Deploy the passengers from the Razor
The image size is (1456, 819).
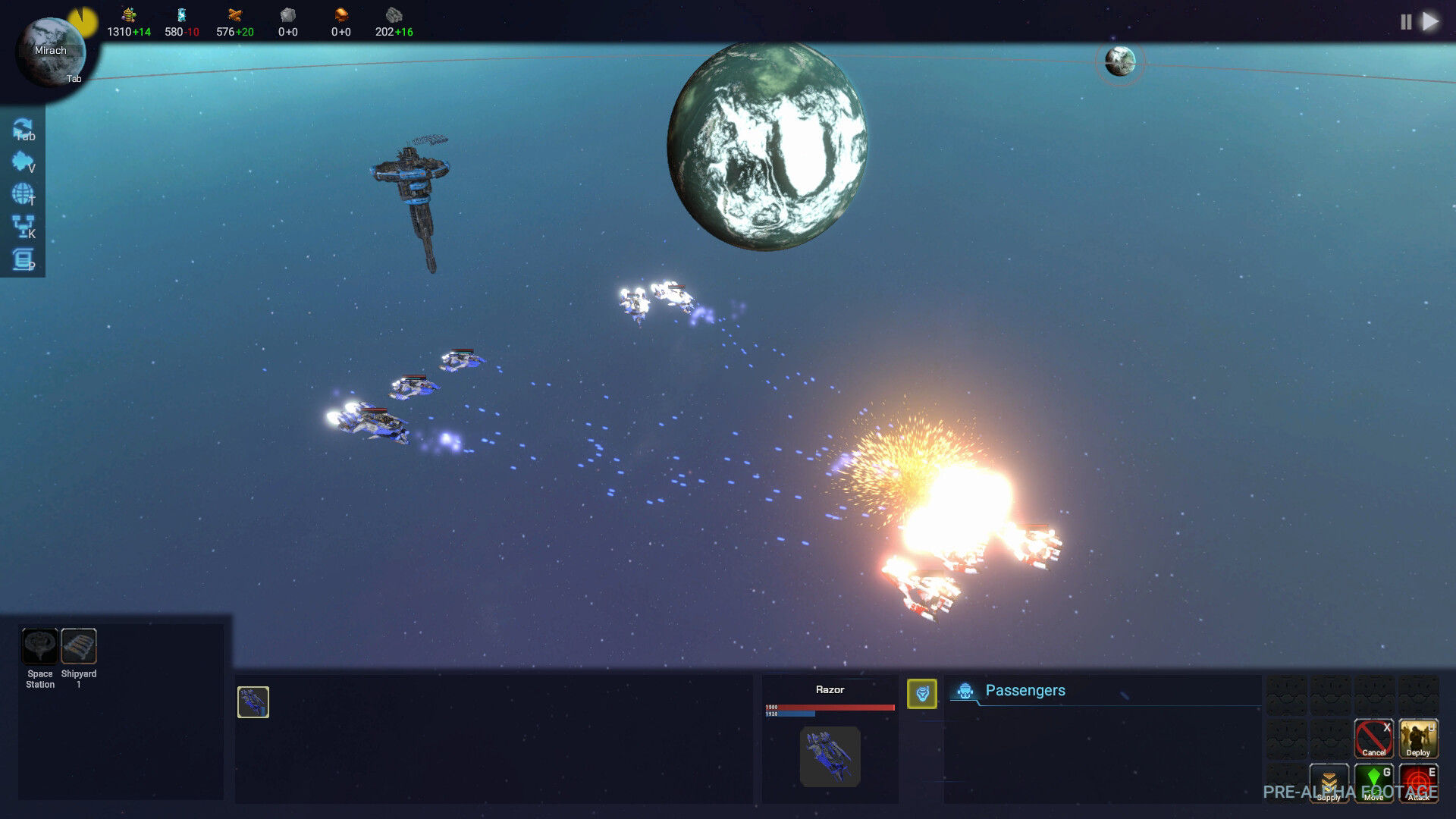1418,737
